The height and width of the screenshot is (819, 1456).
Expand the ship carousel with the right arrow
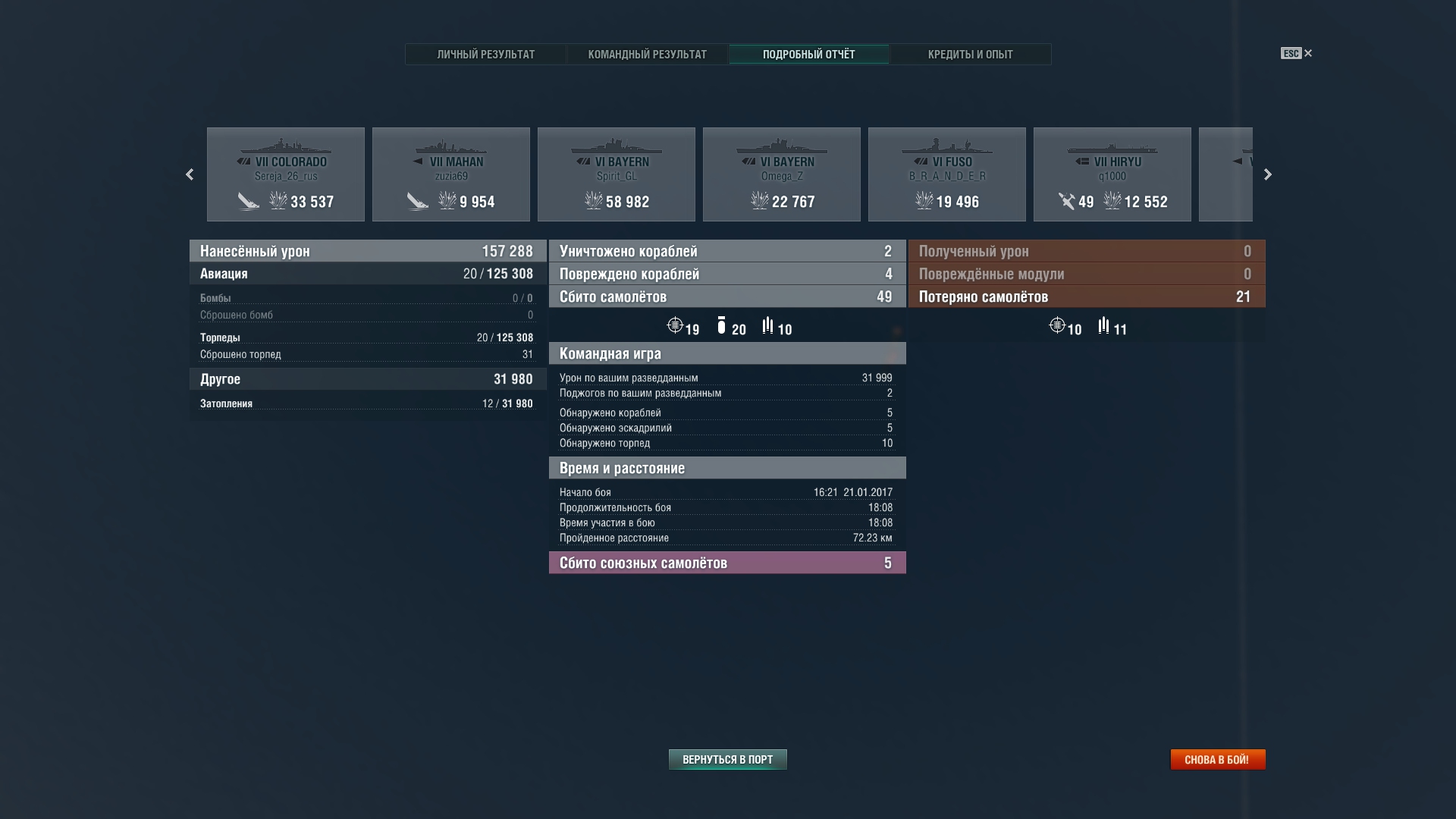pos(1267,174)
